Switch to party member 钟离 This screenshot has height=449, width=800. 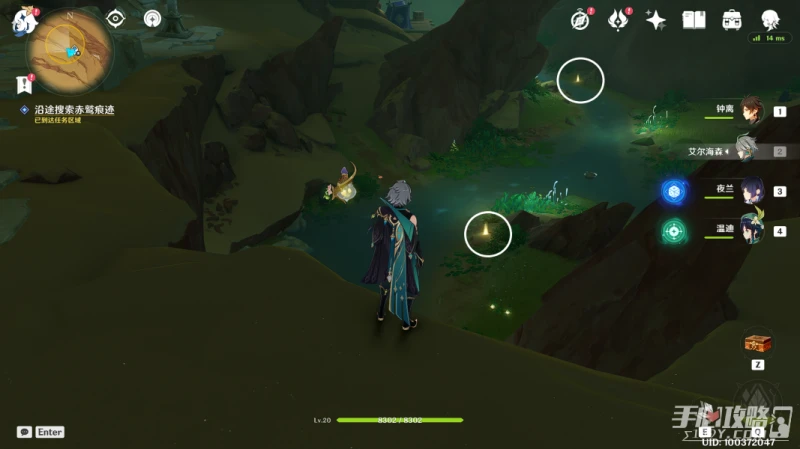point(750,111)
